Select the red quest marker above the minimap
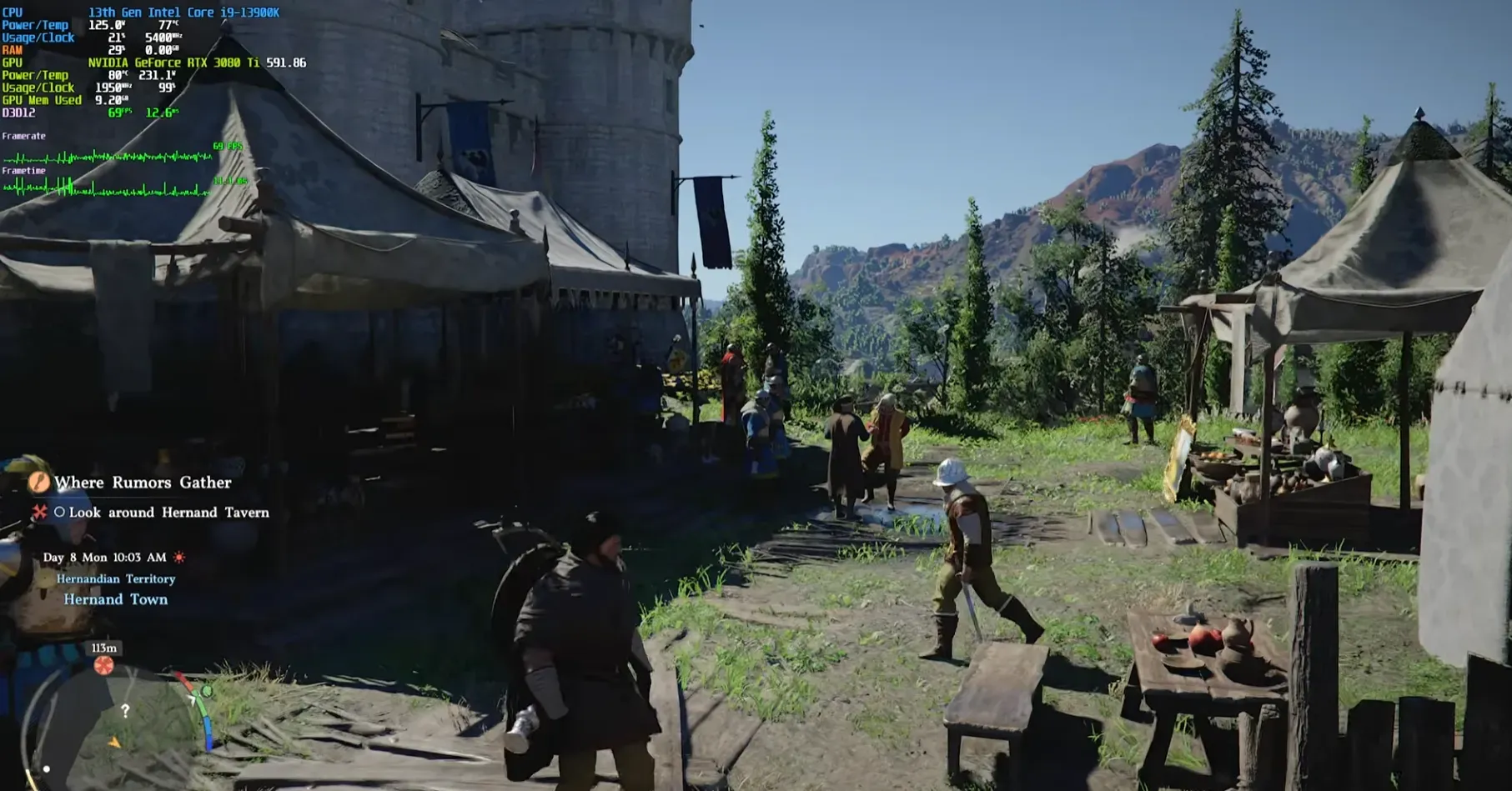 coord(103,666)
